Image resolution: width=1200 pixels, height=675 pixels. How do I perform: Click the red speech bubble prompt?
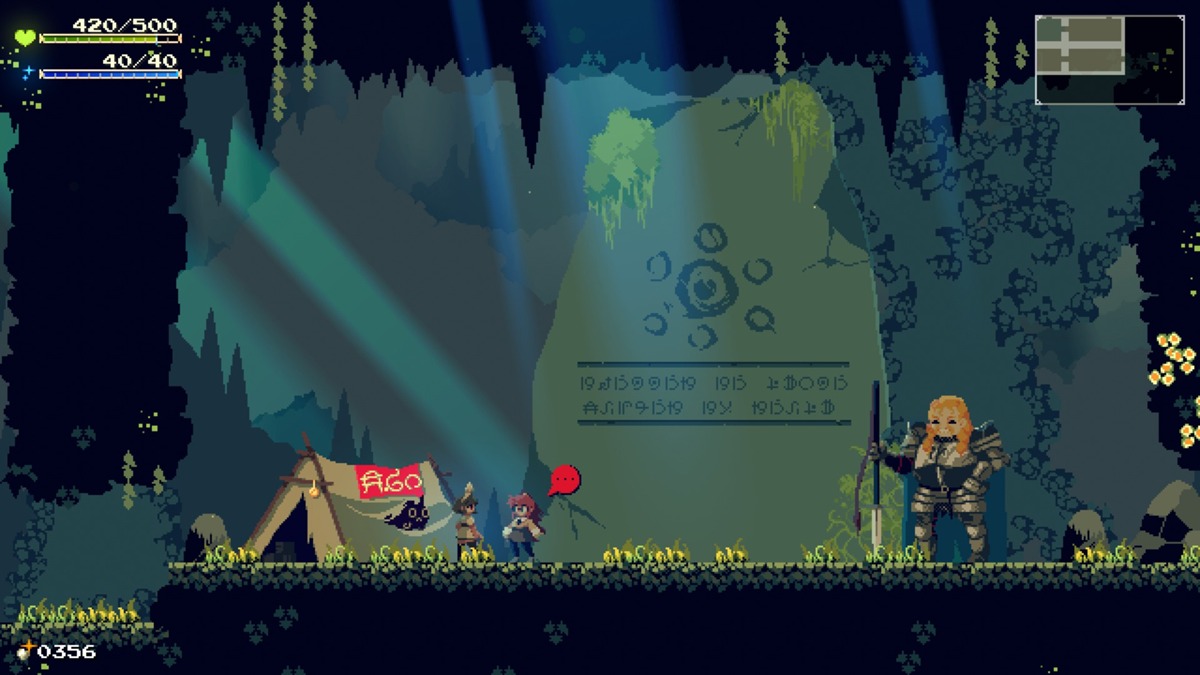coord(565,480)
